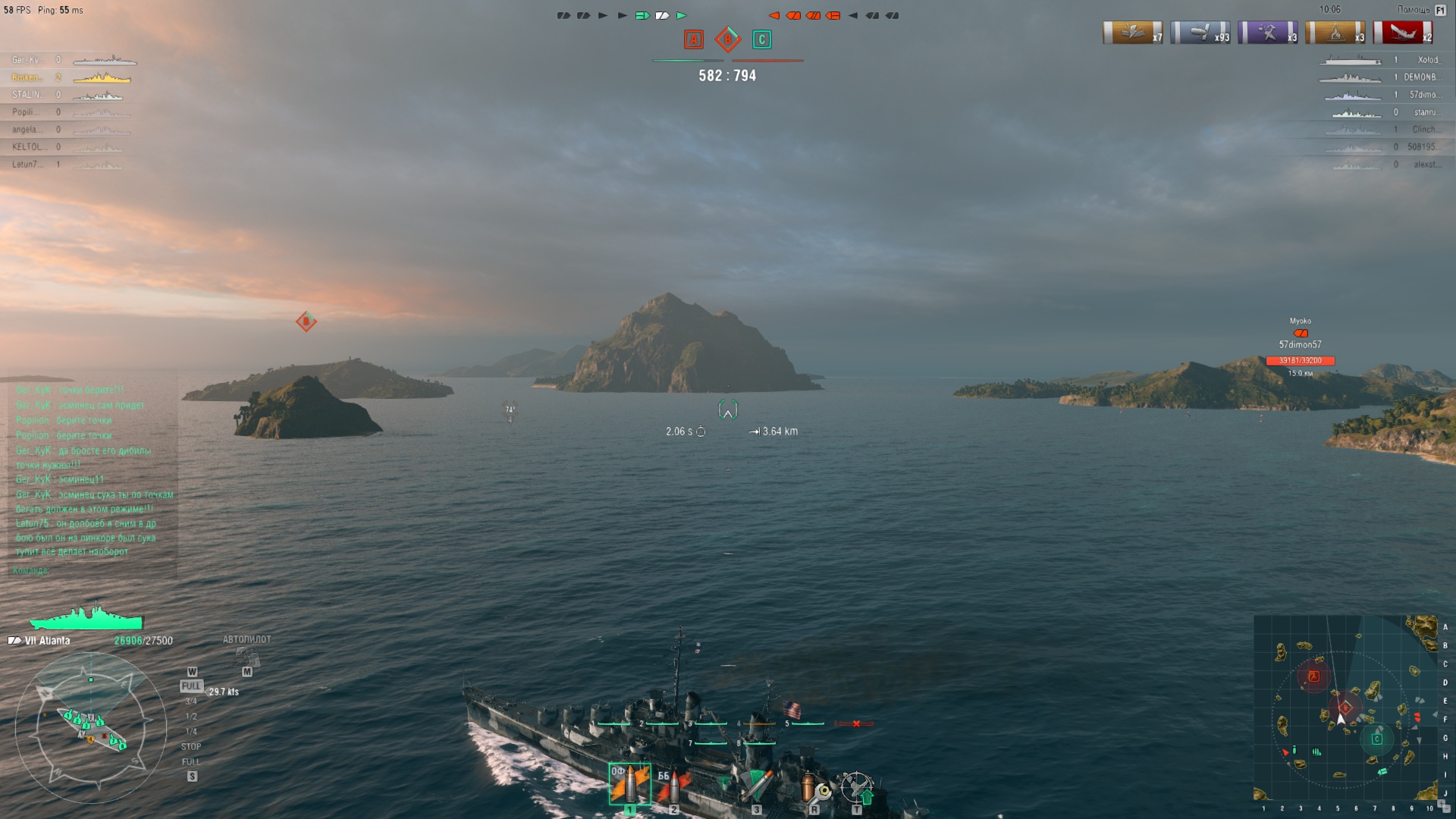1456x819 pixels.
Task: Select the ОФ high-explosive shell type
Action: tap(629, 784)
